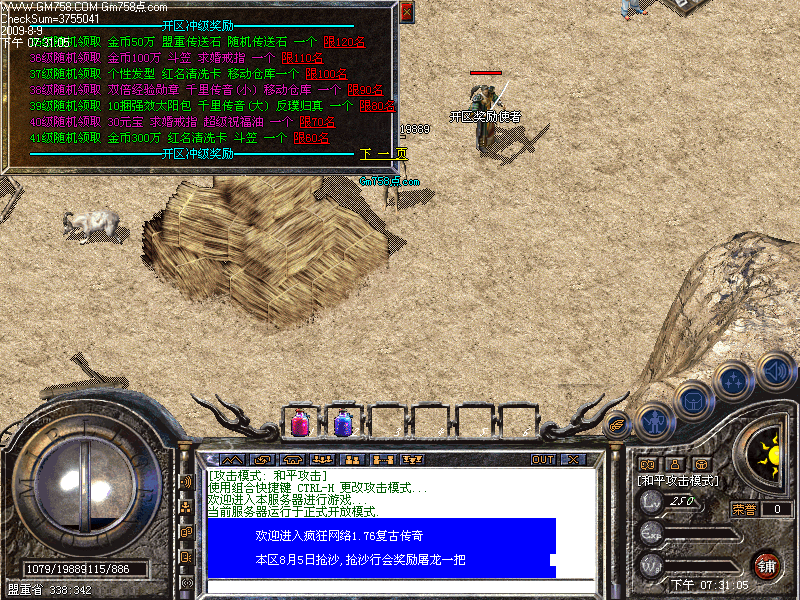The width and height of the screenshot is (800, 600).
Task: Use the blue potion in the belt
Action: [x=342, y=422]
